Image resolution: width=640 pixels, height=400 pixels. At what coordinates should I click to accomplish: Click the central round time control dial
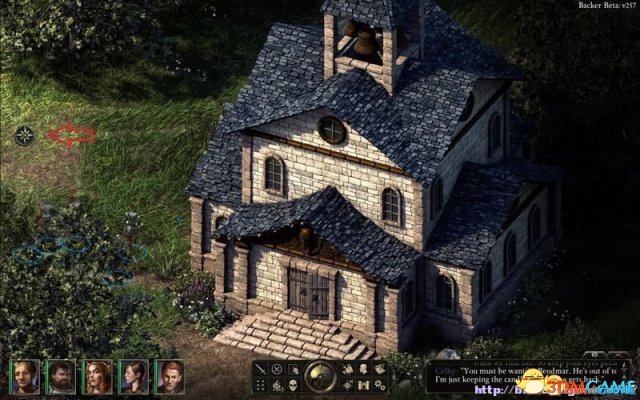point(319,376)
